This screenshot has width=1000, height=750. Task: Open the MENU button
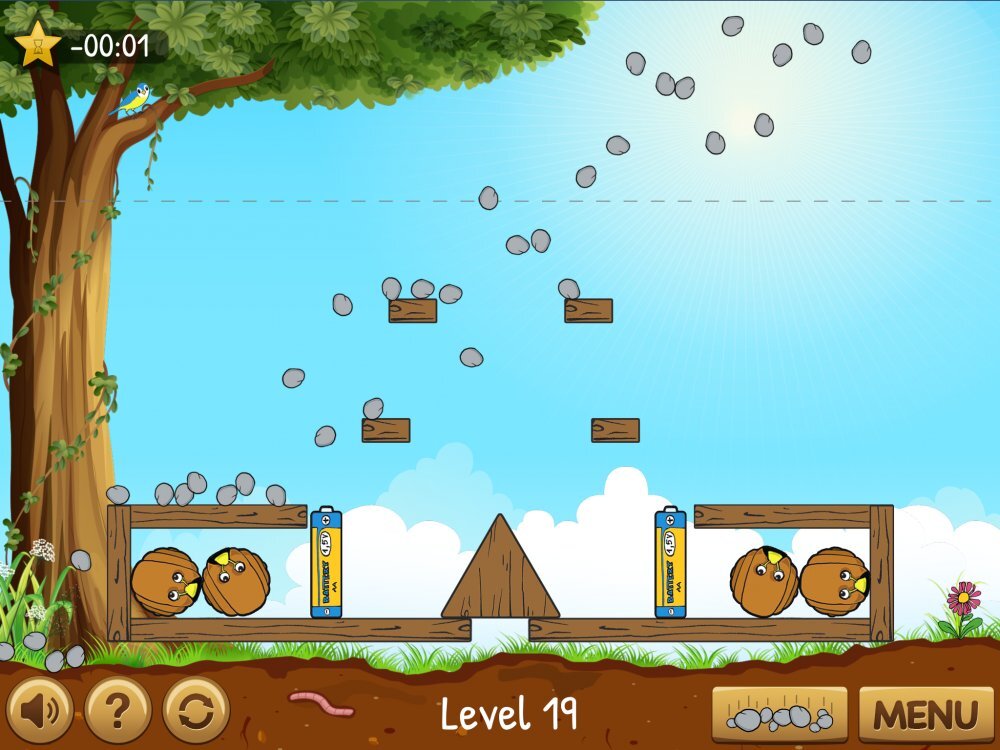925,715
